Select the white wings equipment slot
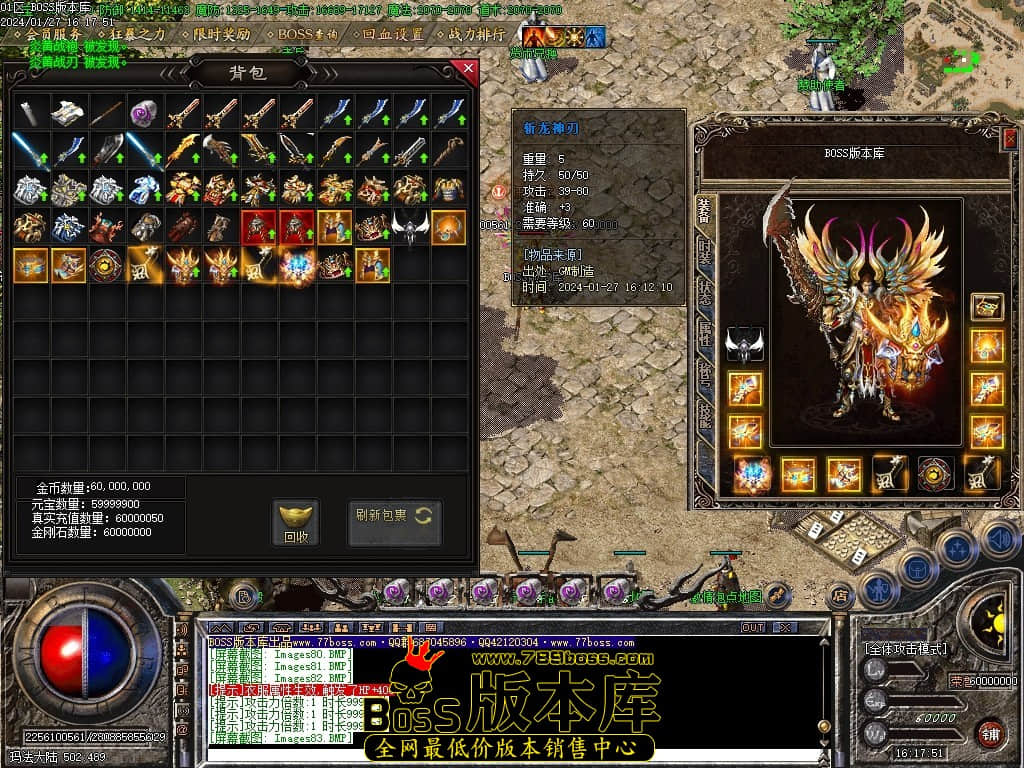Image resolution: width=1024 pixels, height=768 pixels. pos(744,344)
